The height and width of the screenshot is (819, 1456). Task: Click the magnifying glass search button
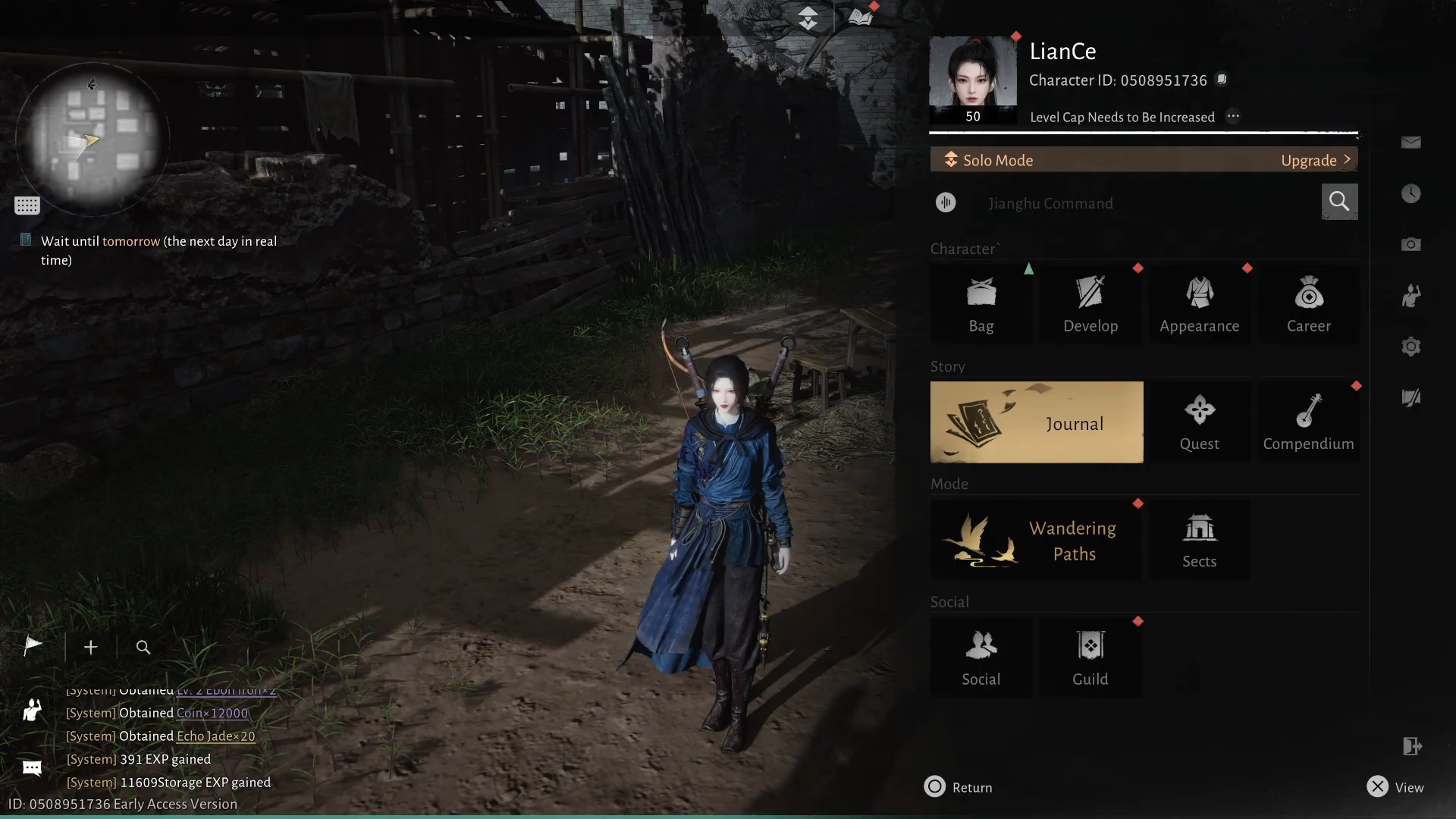pyautogui.click(x=1339, y=202)
